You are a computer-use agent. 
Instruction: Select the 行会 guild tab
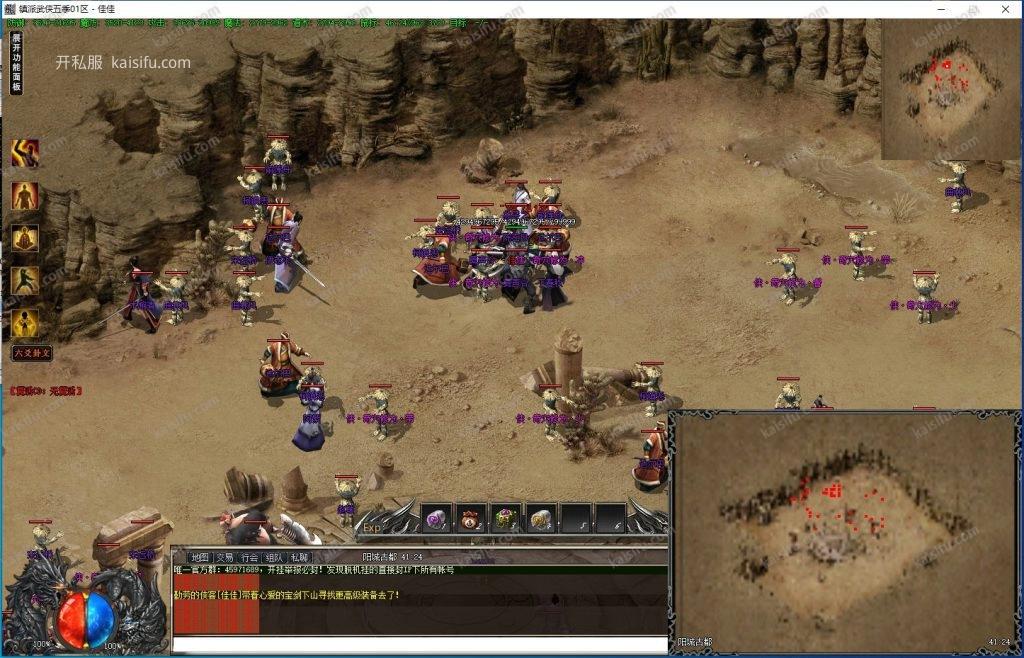(250, 557)
